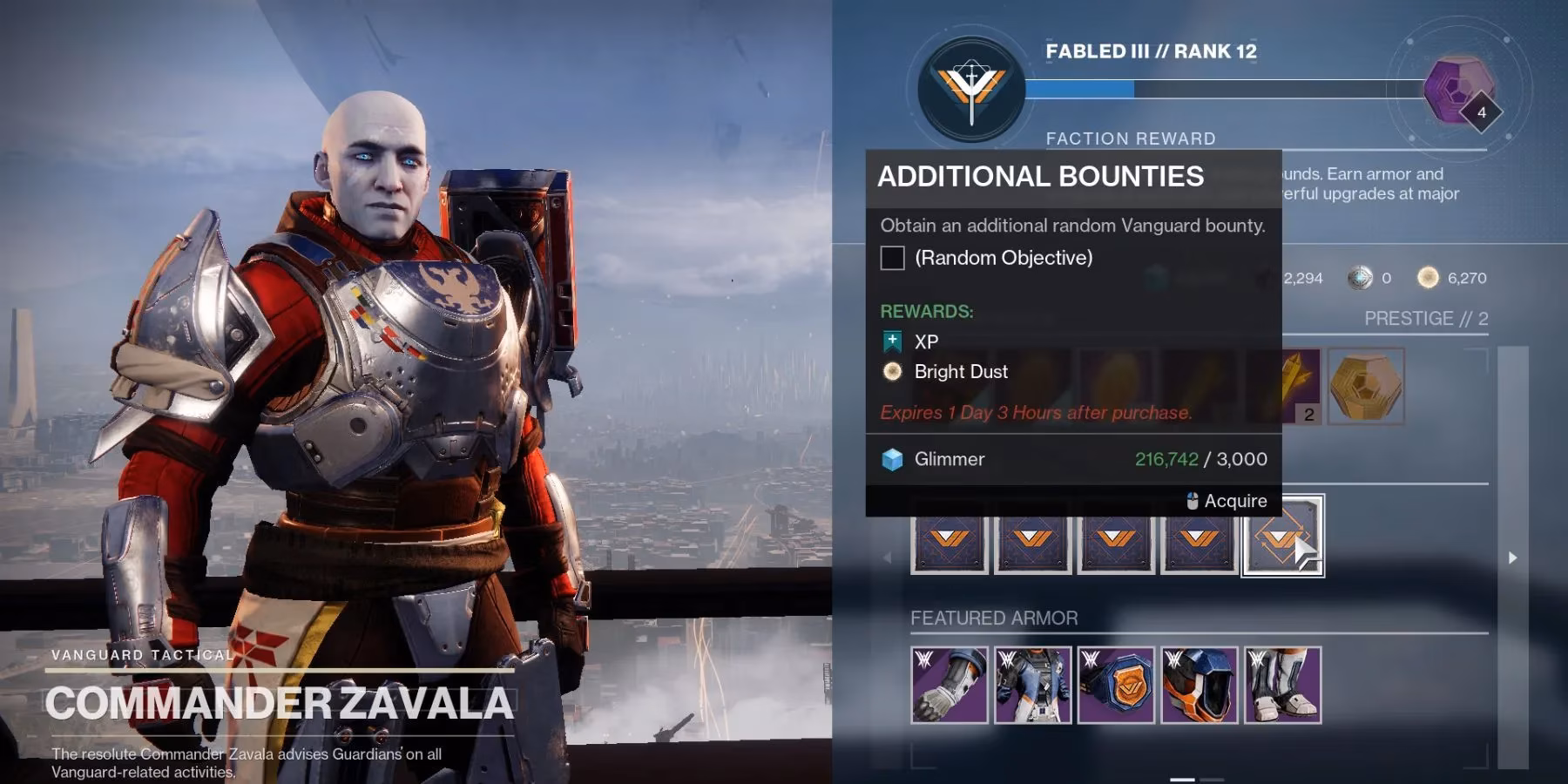1568x784 pixels.
Task: Select the PRESTIGE // 2 tab
Action: (x=1425, y=319)
